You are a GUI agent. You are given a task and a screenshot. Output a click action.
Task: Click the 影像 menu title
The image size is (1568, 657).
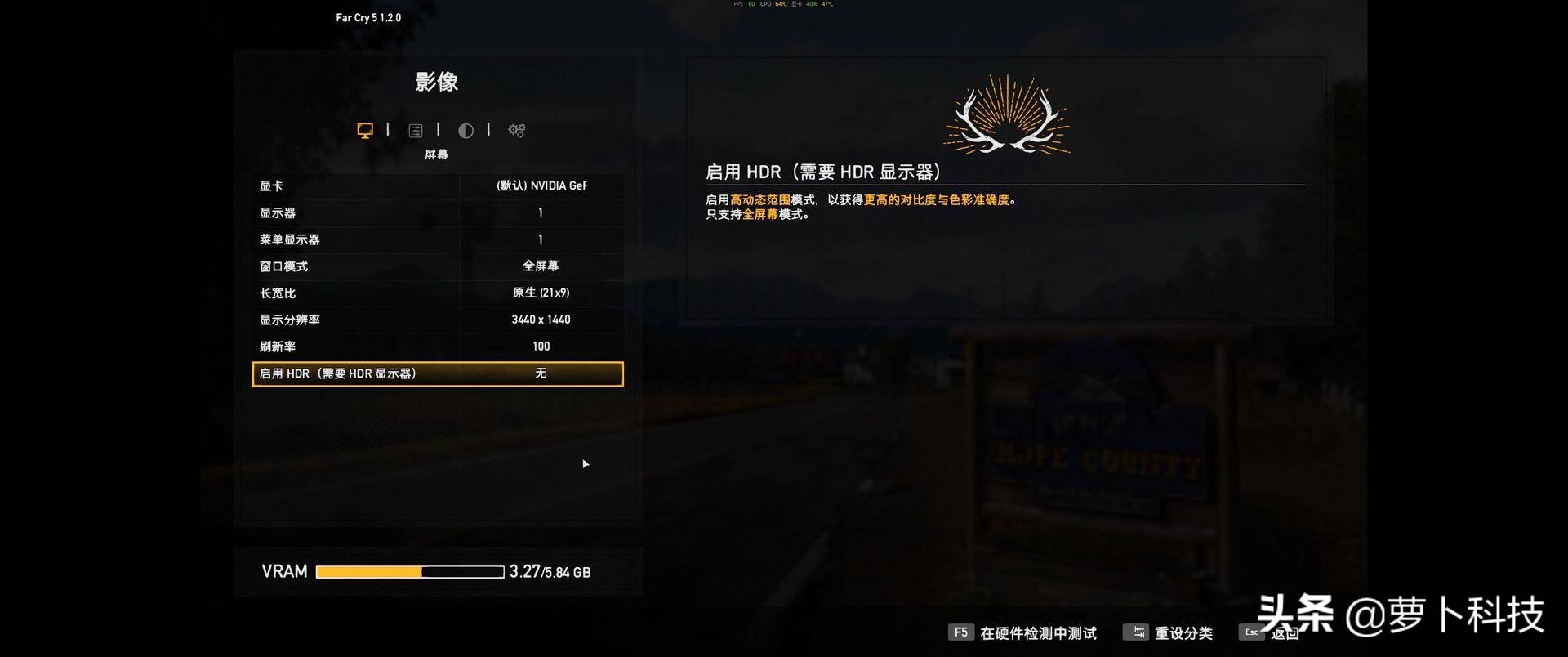(437, 82)
